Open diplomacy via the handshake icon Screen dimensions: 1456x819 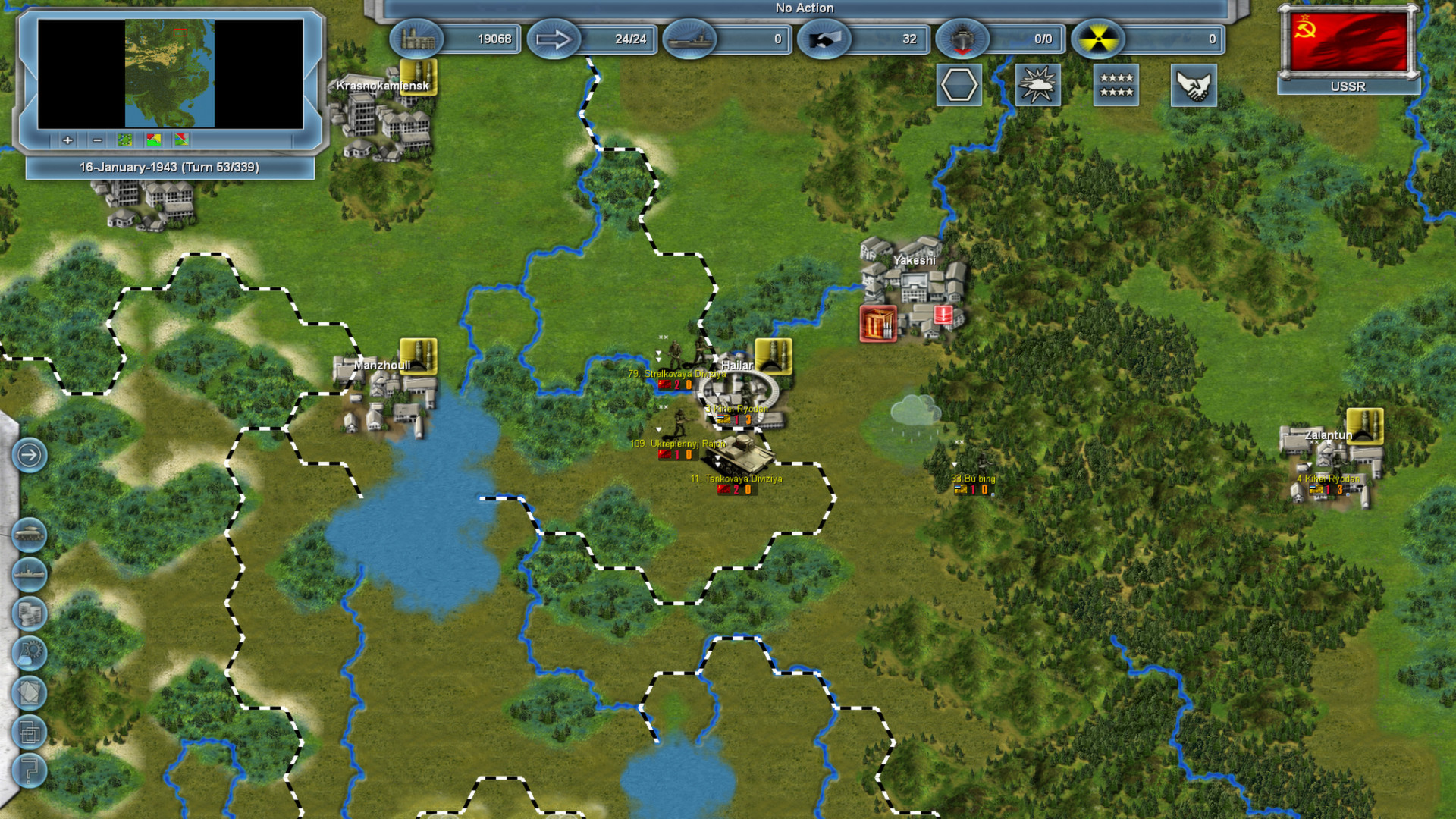[1194, 85]
